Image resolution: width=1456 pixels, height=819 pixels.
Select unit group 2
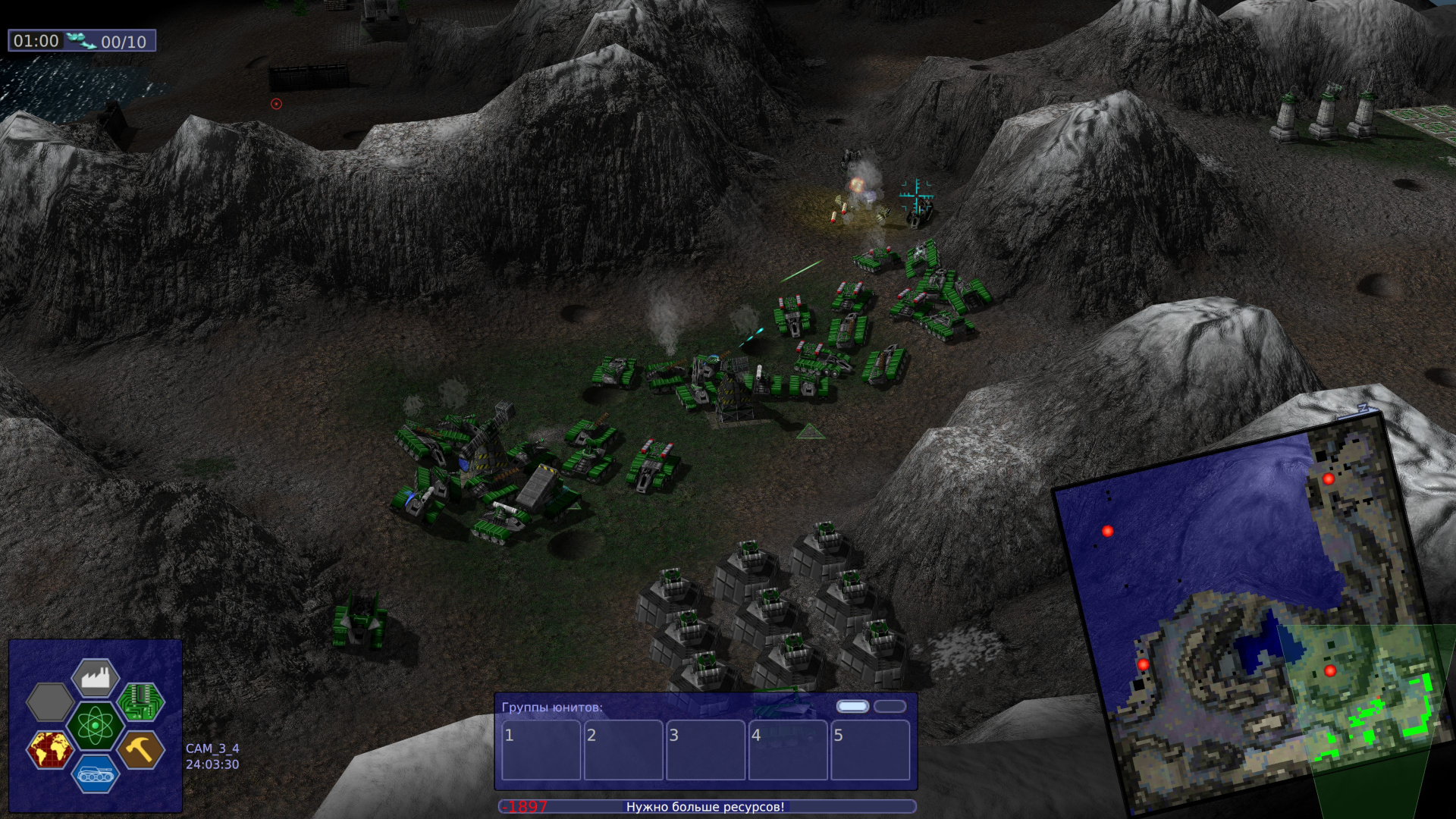coord(623,749)
